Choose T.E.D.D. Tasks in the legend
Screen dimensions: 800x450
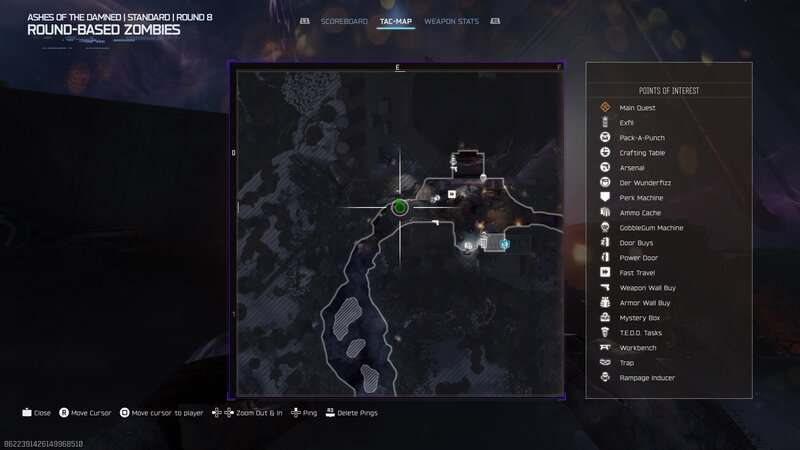click(642, 333)
